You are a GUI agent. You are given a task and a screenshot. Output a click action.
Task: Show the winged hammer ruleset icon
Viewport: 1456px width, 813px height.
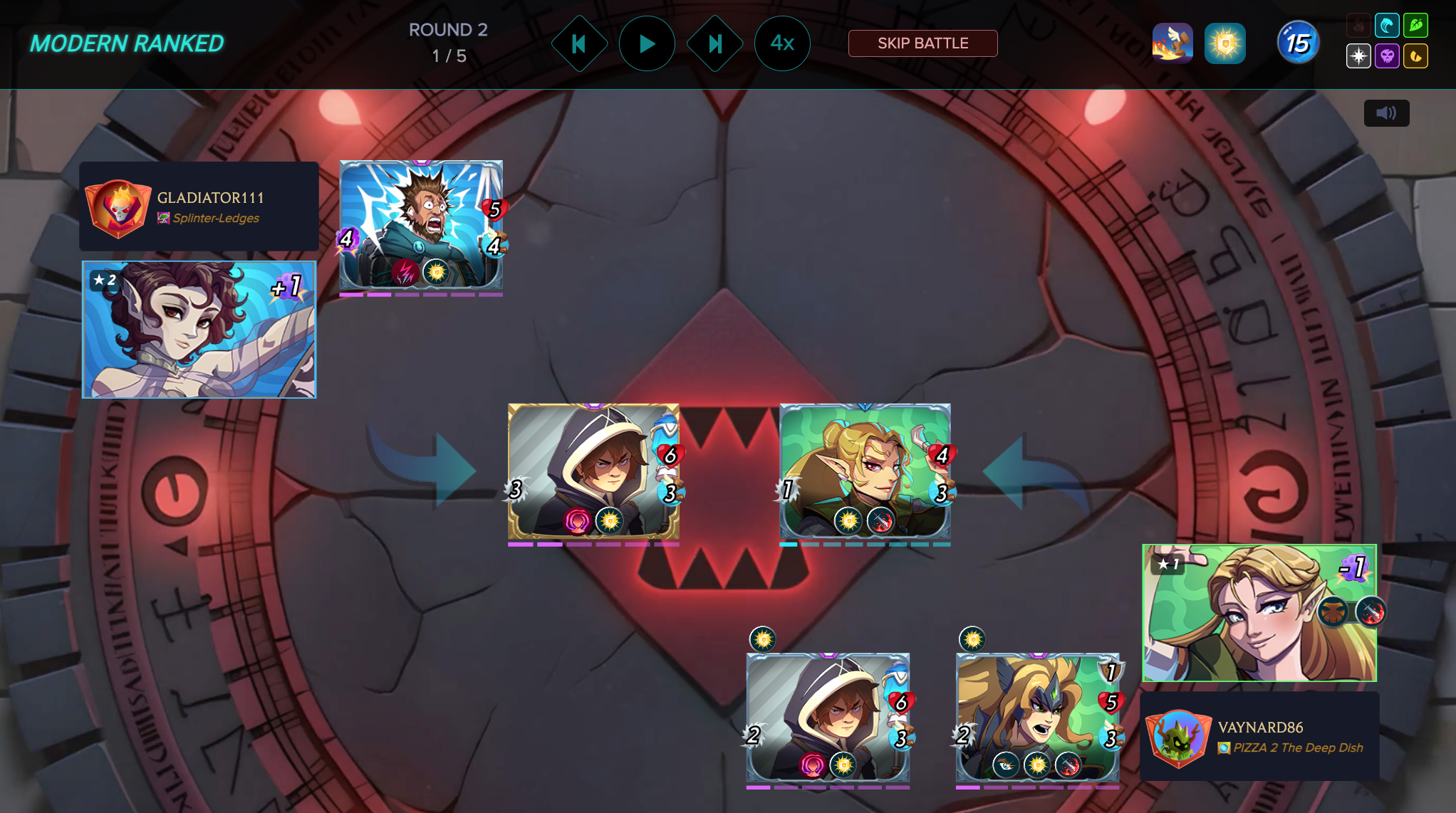coord(1172,43)
